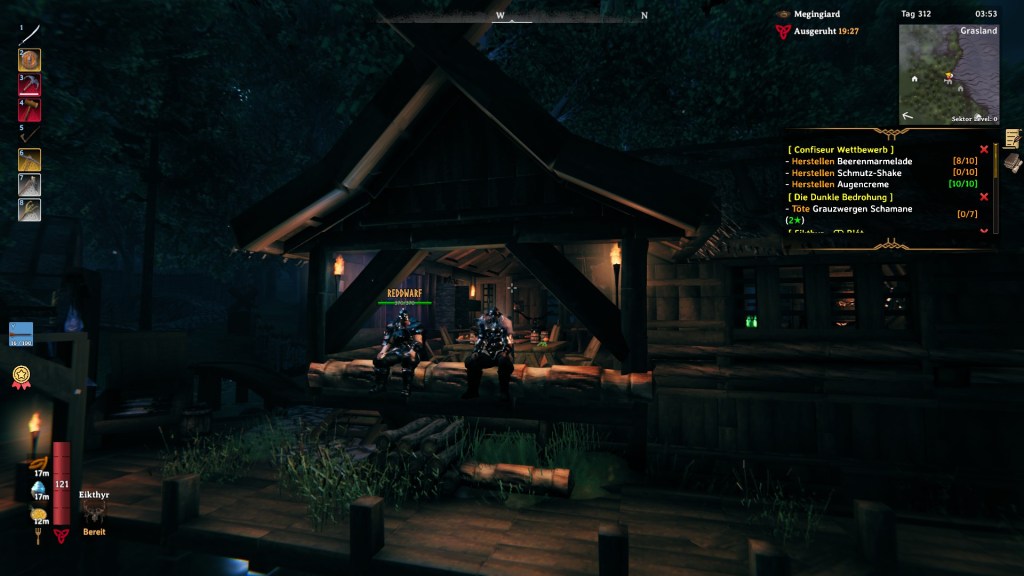
Task: Select the blue item counter icon
Action: pos(21,333)
